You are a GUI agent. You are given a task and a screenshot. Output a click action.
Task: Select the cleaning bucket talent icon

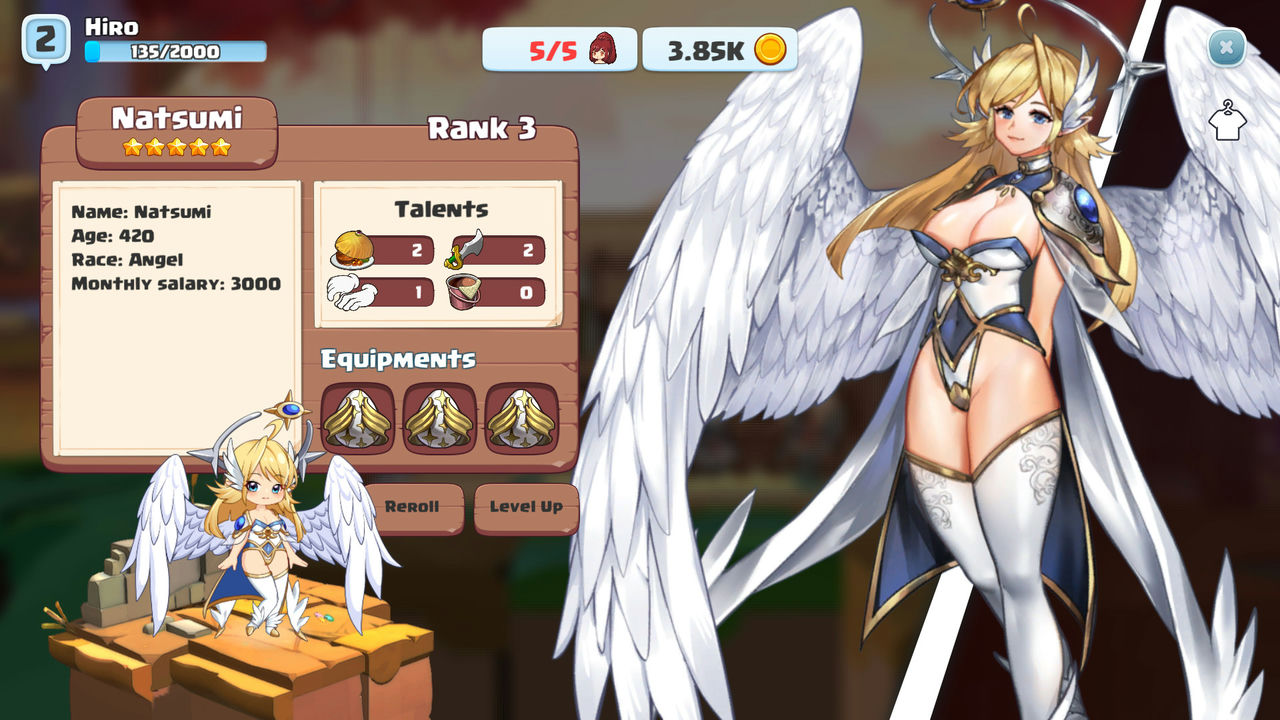click(464, 292)
